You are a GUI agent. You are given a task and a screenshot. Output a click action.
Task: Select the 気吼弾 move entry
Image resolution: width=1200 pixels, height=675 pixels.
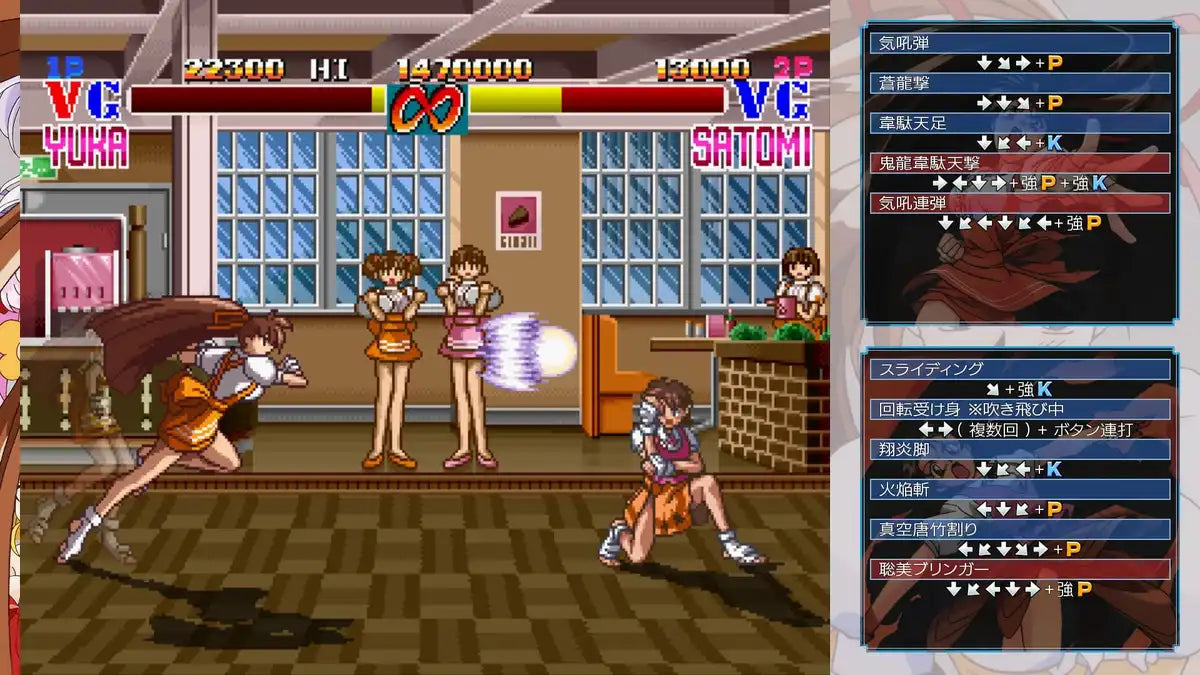(x=1020, y=43)
